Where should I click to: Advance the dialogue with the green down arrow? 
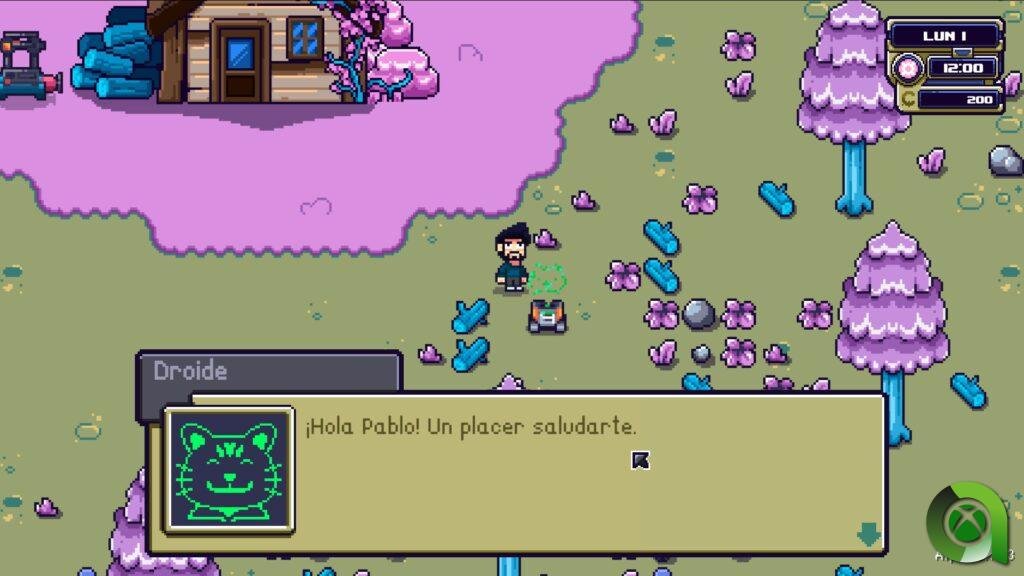coord(868,535)
